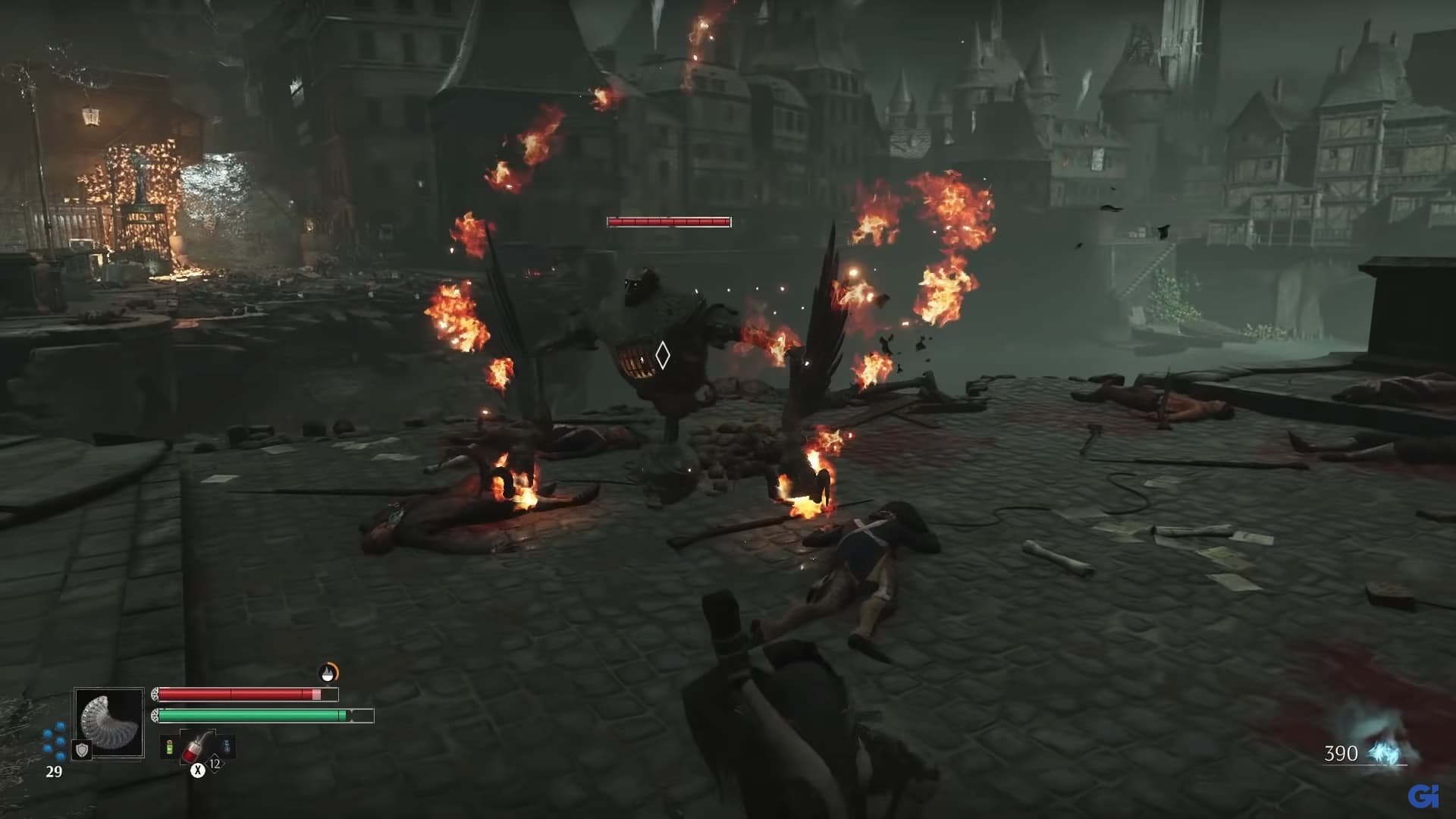
Task: Switch to the green vial item
Action: [169, 748]
